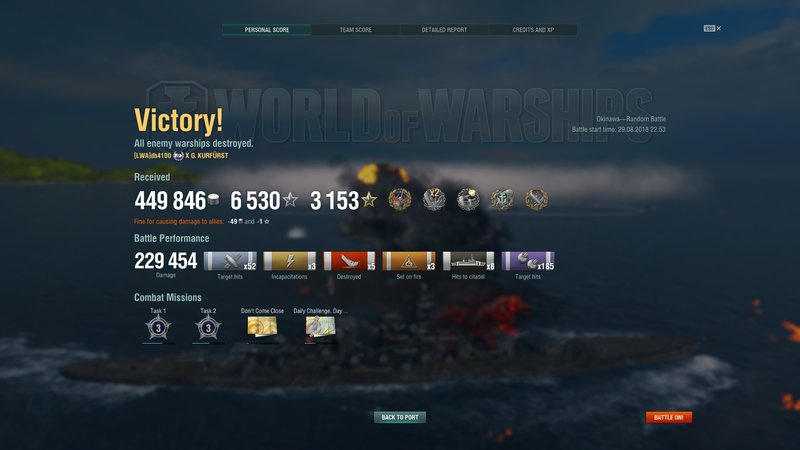Start another match with Battle On!

pyautogui.click(x=669, y=417)
